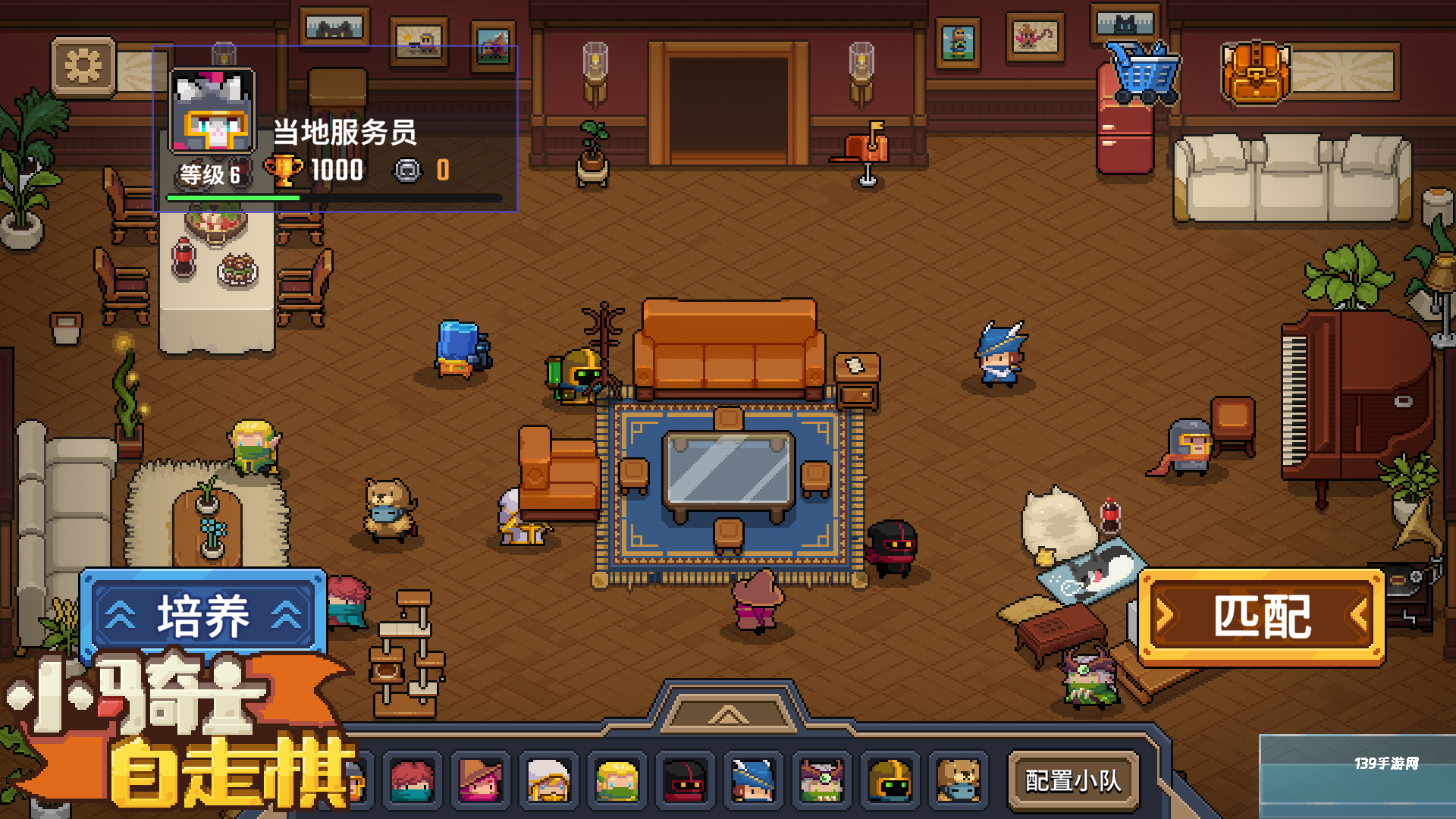Select the gold-helmet green-eyed knight portrait
Screen dimensions: 1456x819
coord(890,780)
